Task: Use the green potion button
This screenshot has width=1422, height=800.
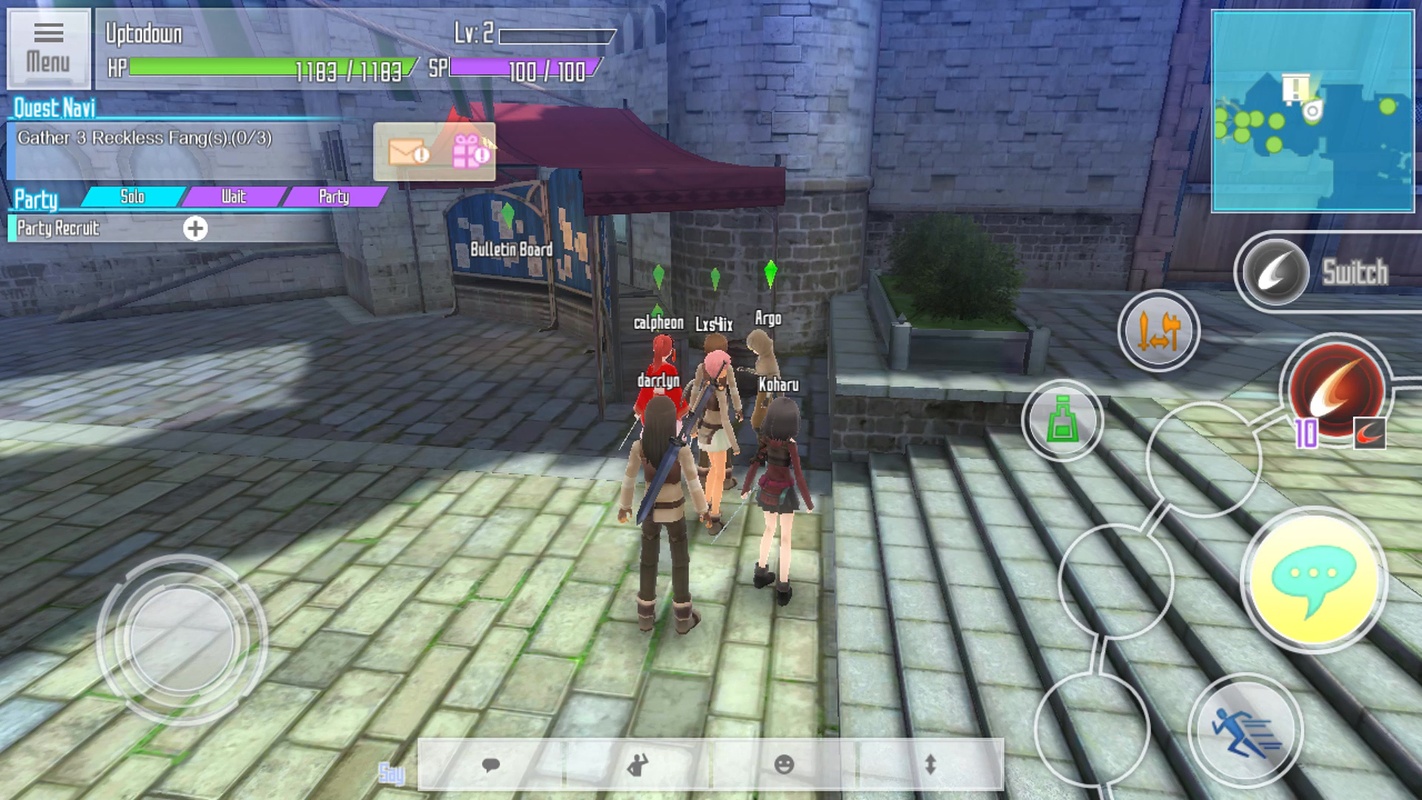Action: (x=1062, y=421)
